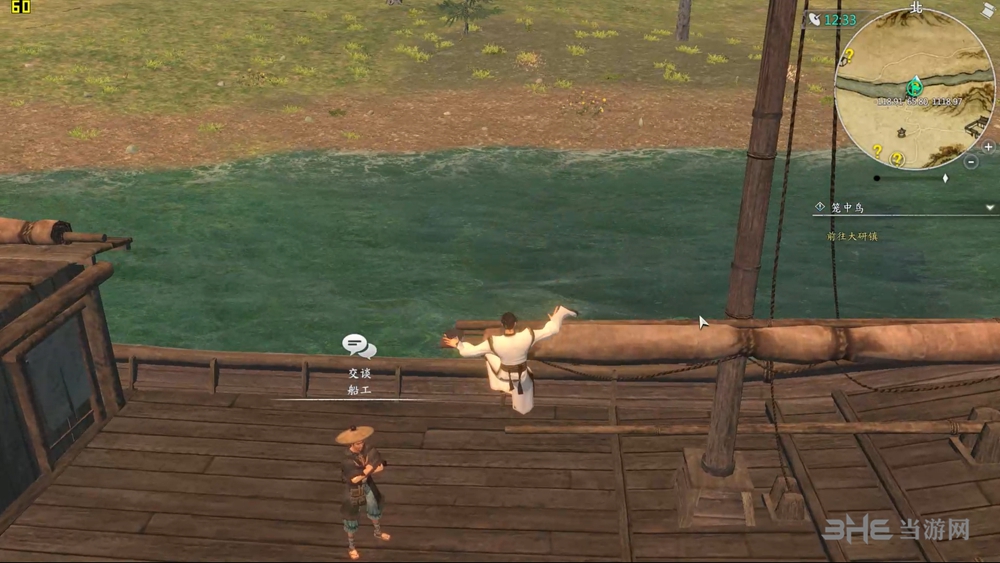Click the diamond handle on the minimap slider
Viewport: 1000px width, 563px height.
pyautogui.click(x=945, y=178)
